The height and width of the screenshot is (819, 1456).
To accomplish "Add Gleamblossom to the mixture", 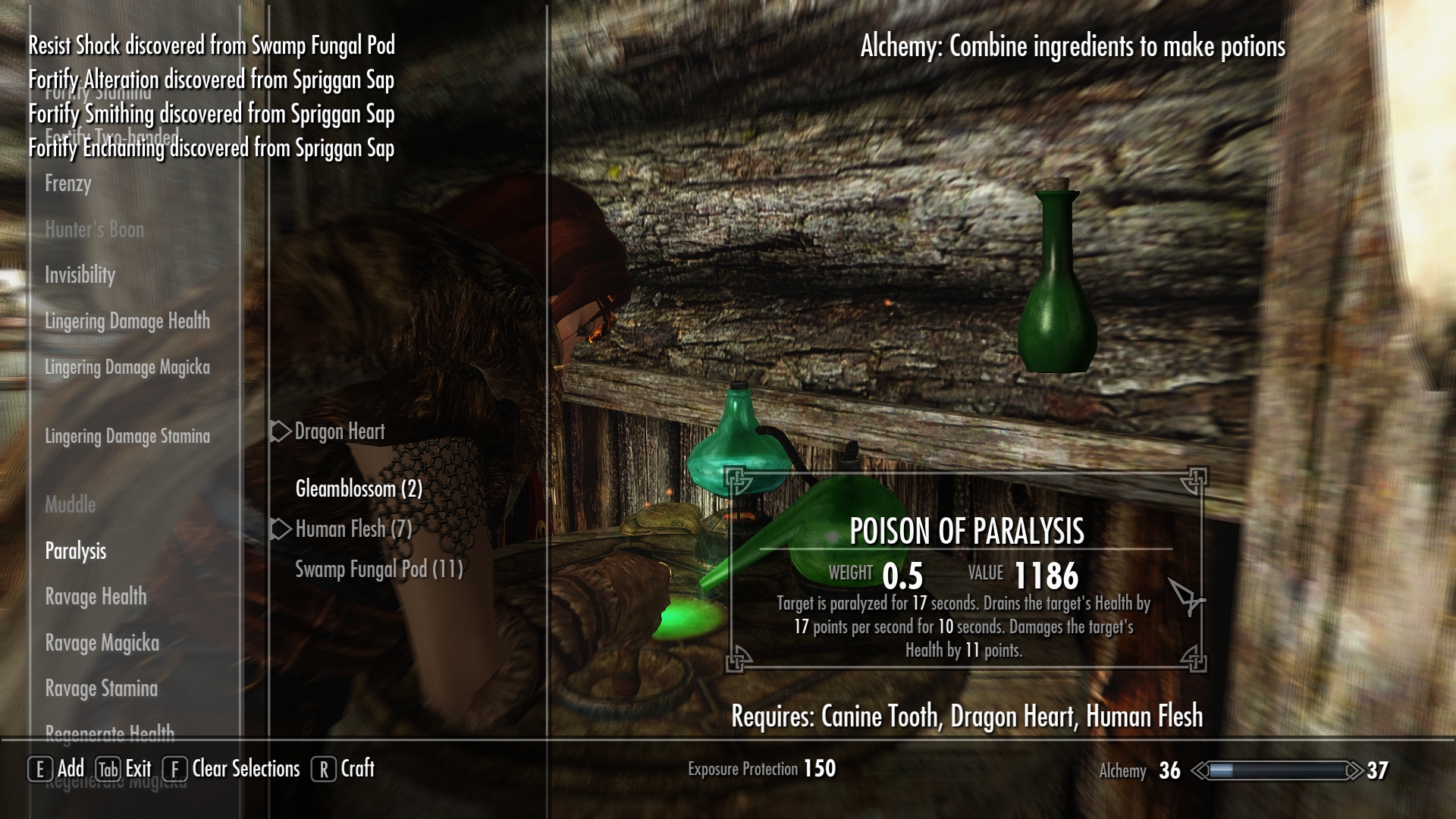I will coord(358,489).
